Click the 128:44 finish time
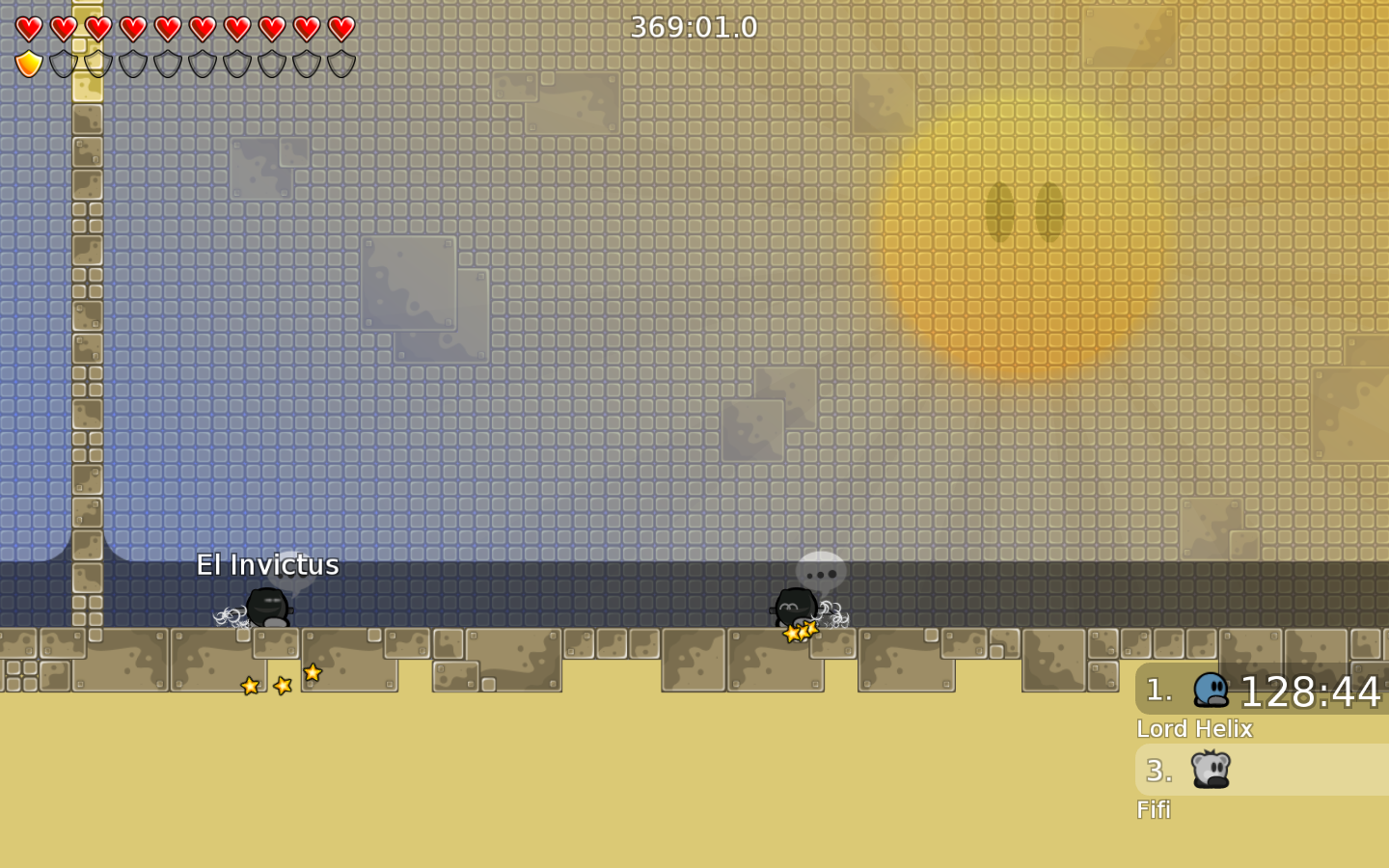 [1312, 692]
